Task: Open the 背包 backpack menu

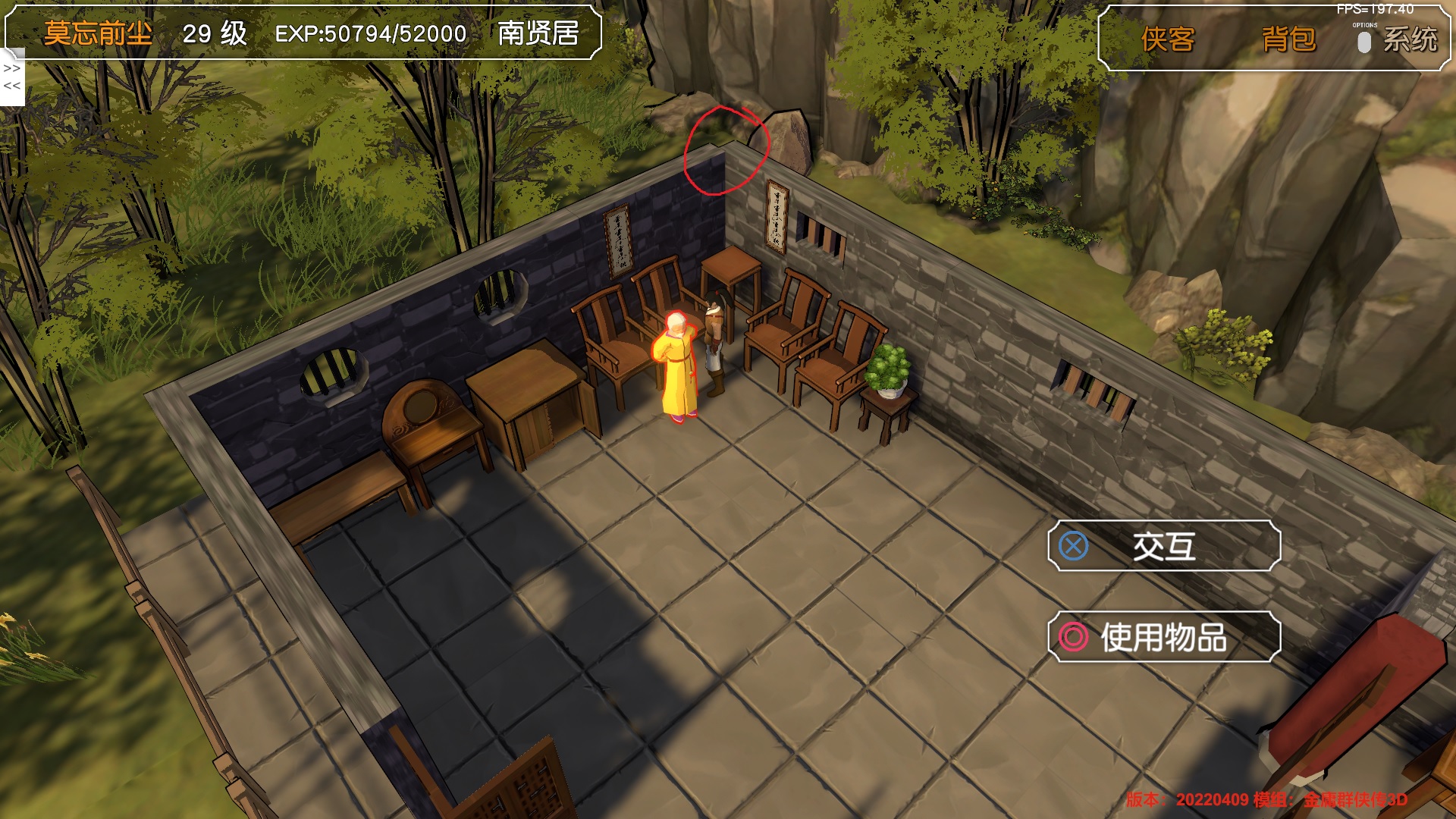Action: point(1288,39)
